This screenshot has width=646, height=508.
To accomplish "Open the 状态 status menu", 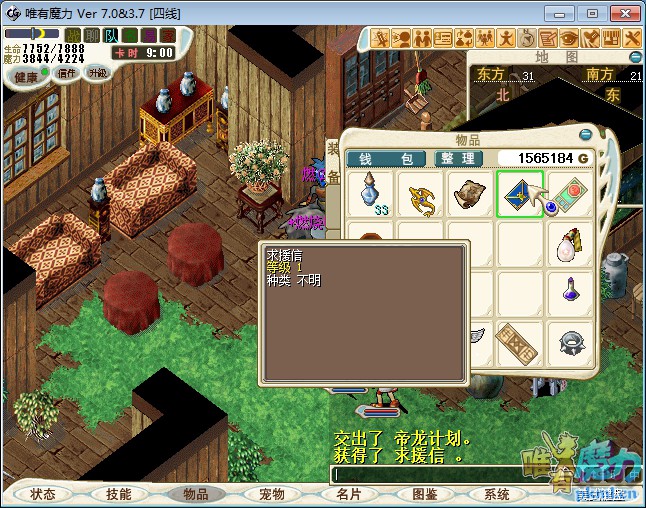I will point(43,494).
